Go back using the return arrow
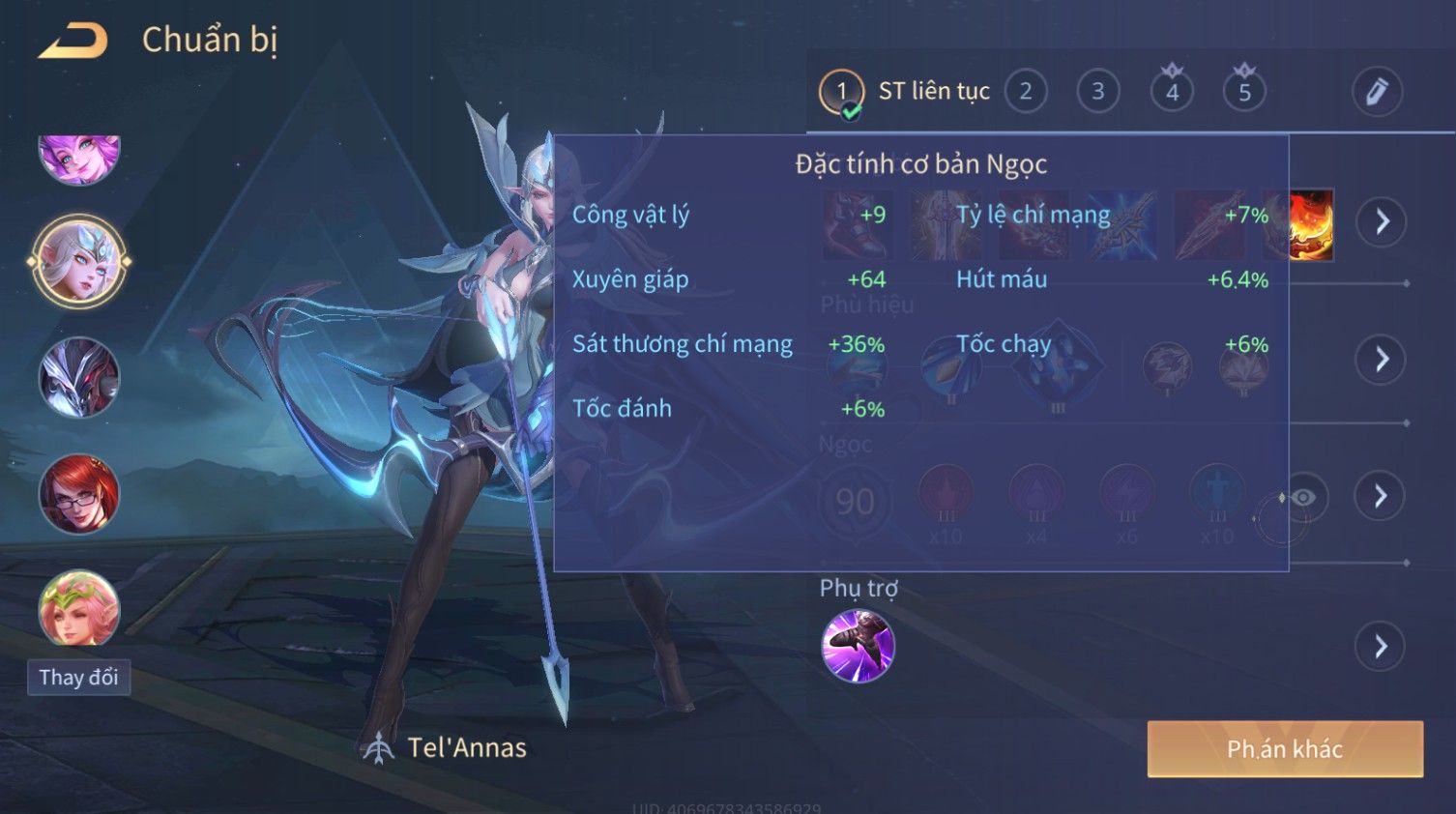 73,41
